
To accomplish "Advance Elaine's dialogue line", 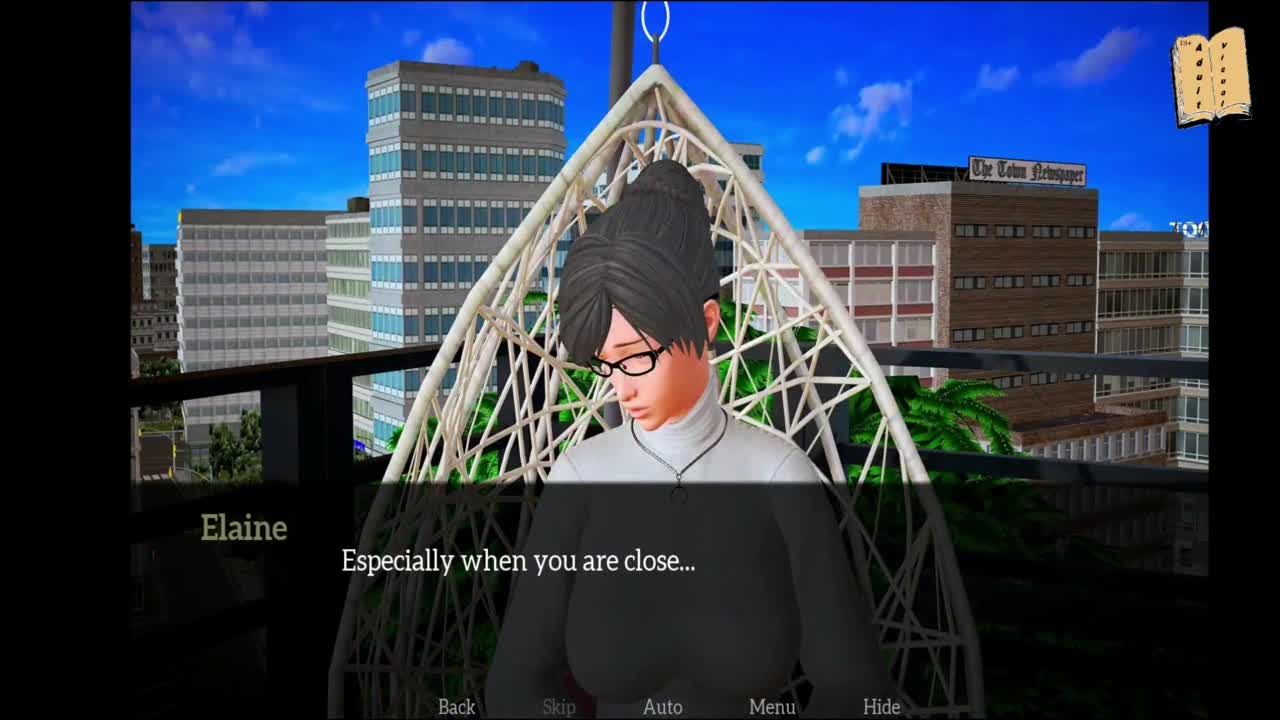I will pos(518,561).
